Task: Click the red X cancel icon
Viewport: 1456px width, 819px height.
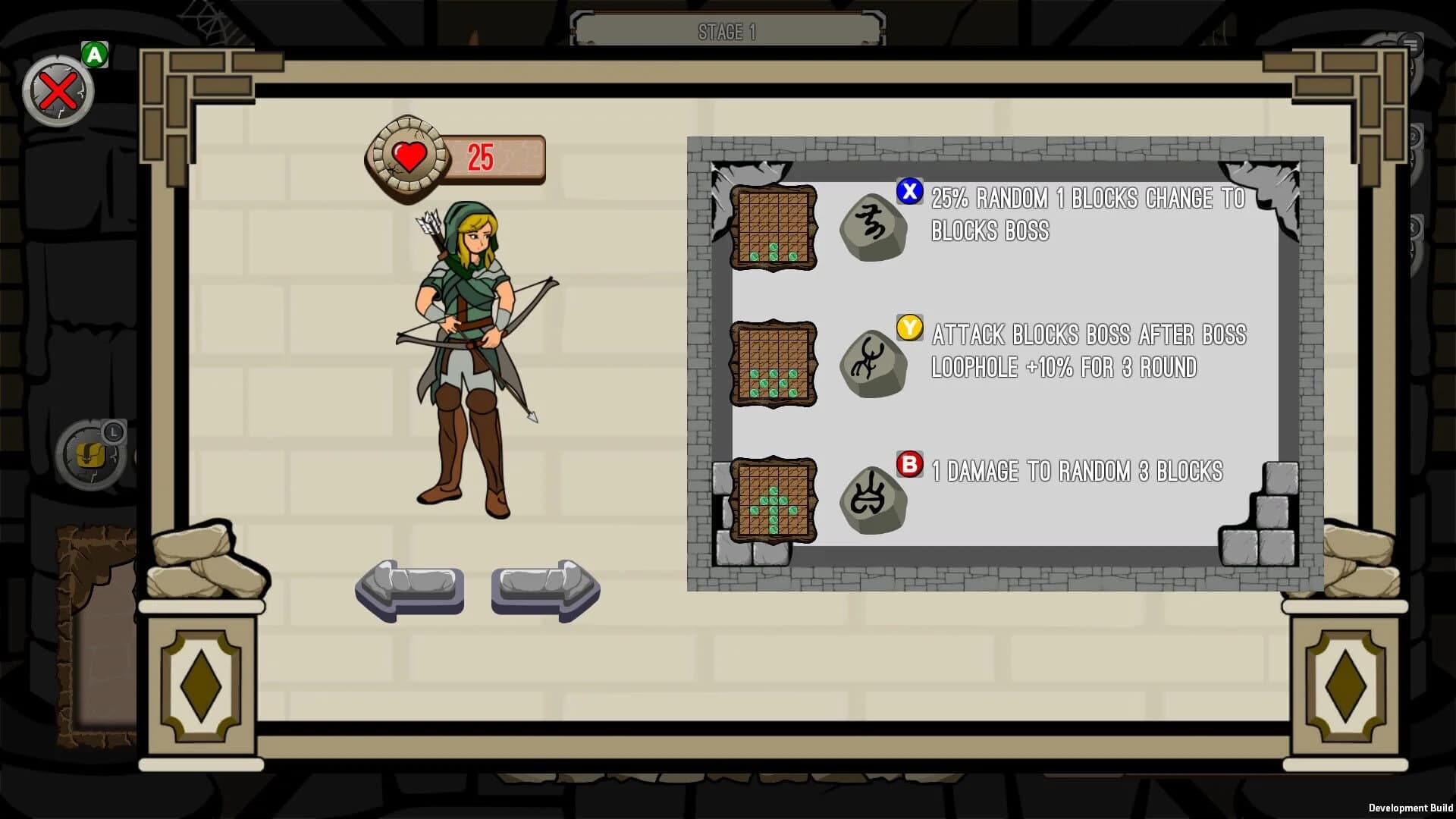Action: [59, 90]
